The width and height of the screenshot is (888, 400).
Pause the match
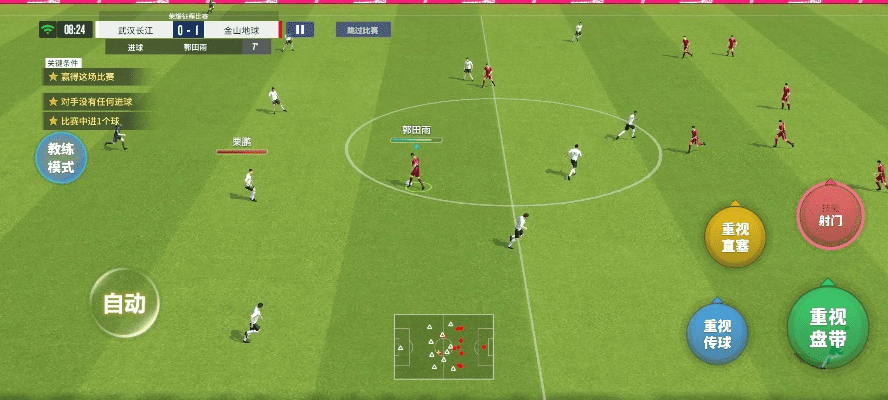click(x=300, y=30)
